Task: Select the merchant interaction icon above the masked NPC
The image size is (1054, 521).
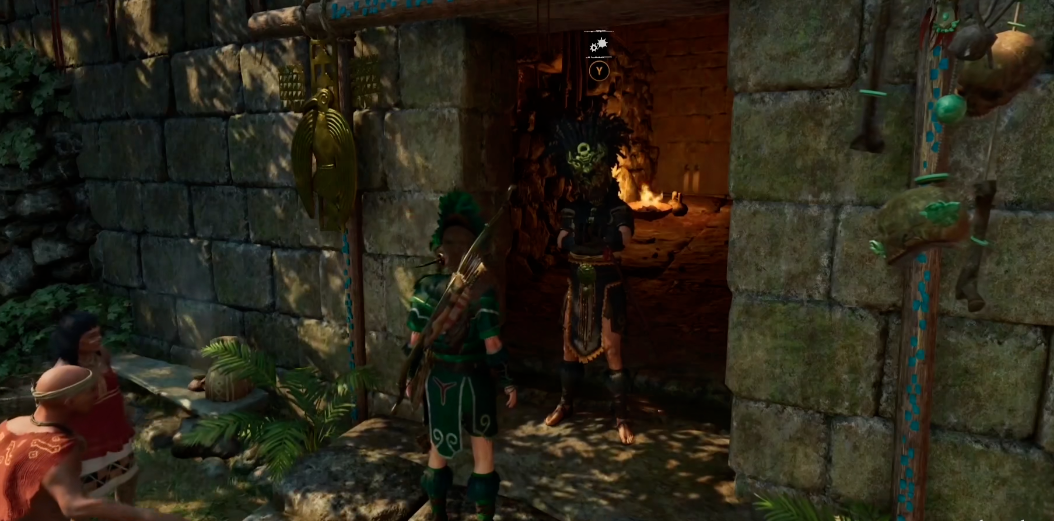Action: [x=598, y=46]
